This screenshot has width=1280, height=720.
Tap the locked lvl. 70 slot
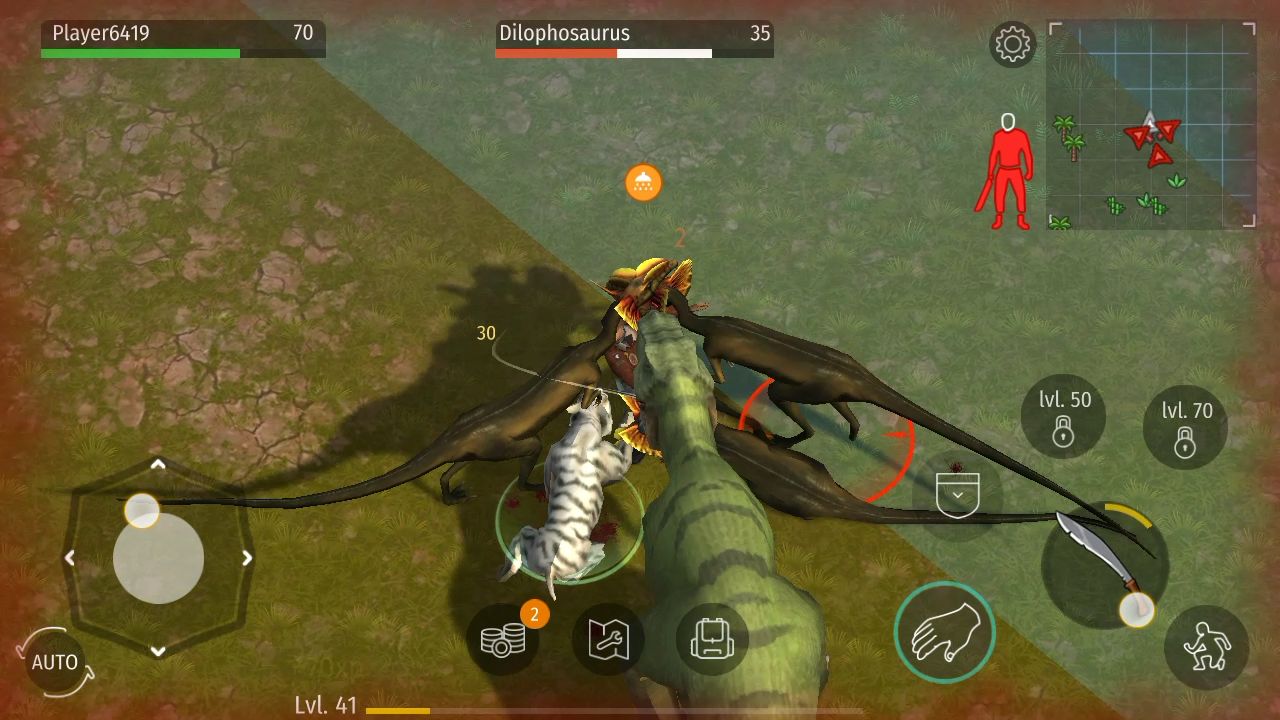click(1186, 426)
